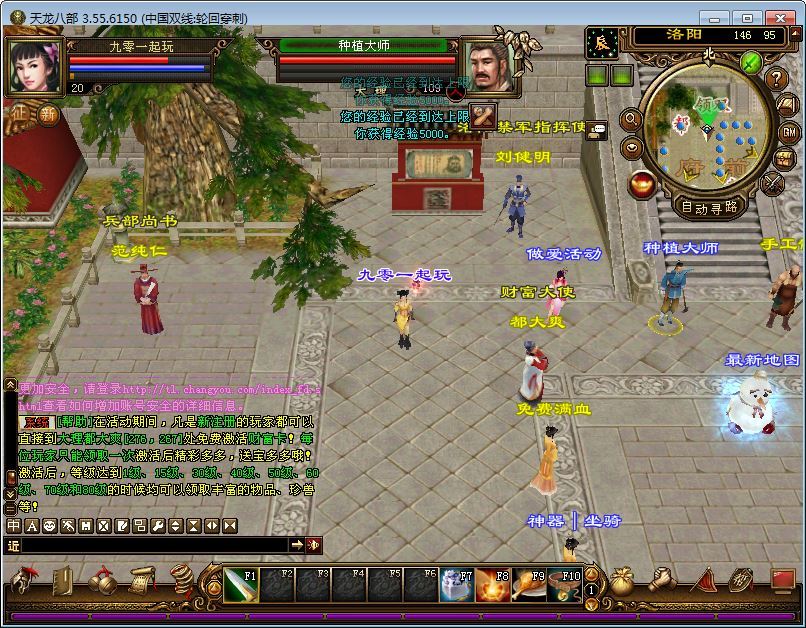Open the round 征 button under the portrait
Viewport: 806px width, 628px height.
click(20, 113)
